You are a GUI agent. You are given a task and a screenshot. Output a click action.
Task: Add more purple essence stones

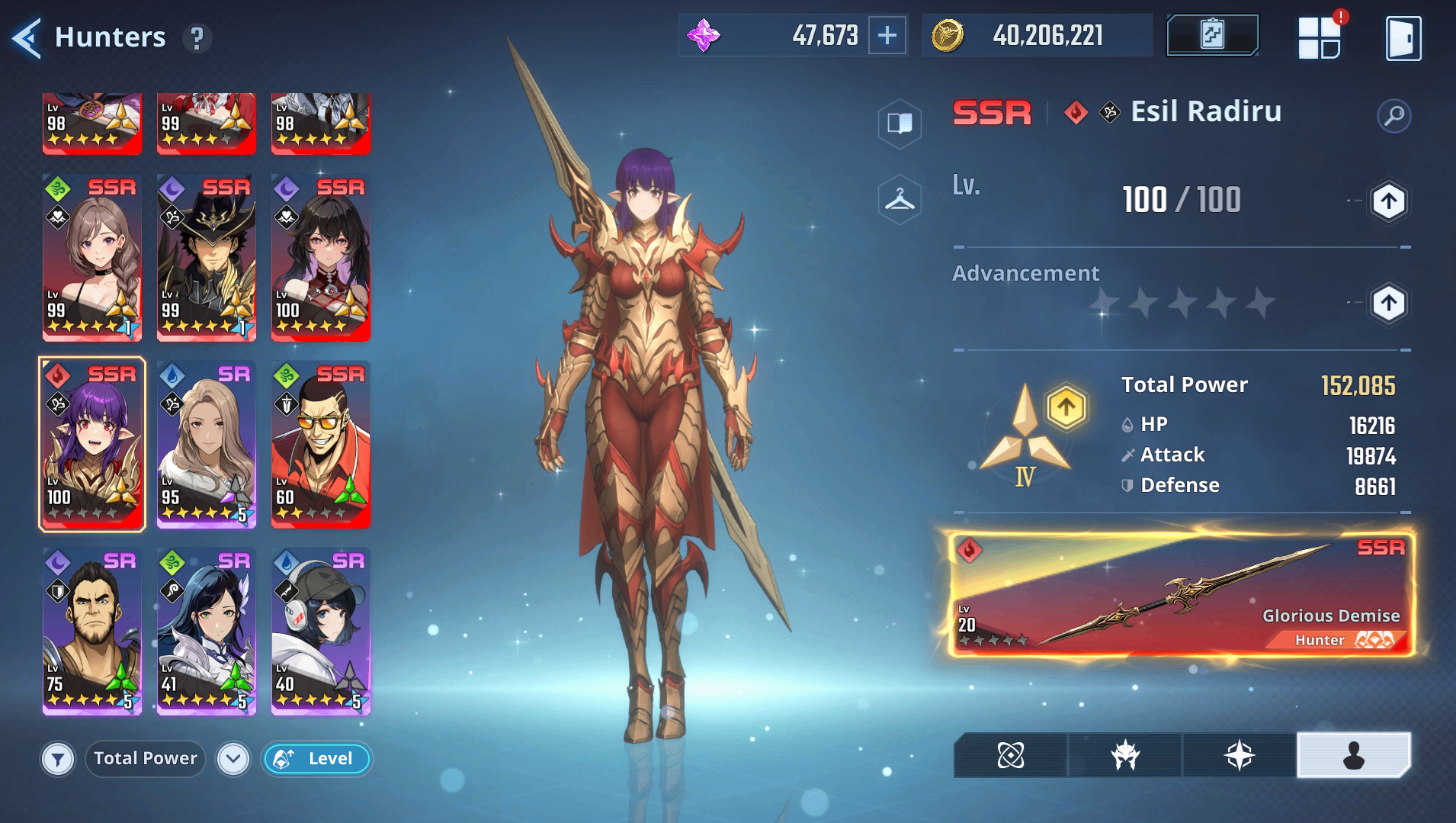click(887, 36)
